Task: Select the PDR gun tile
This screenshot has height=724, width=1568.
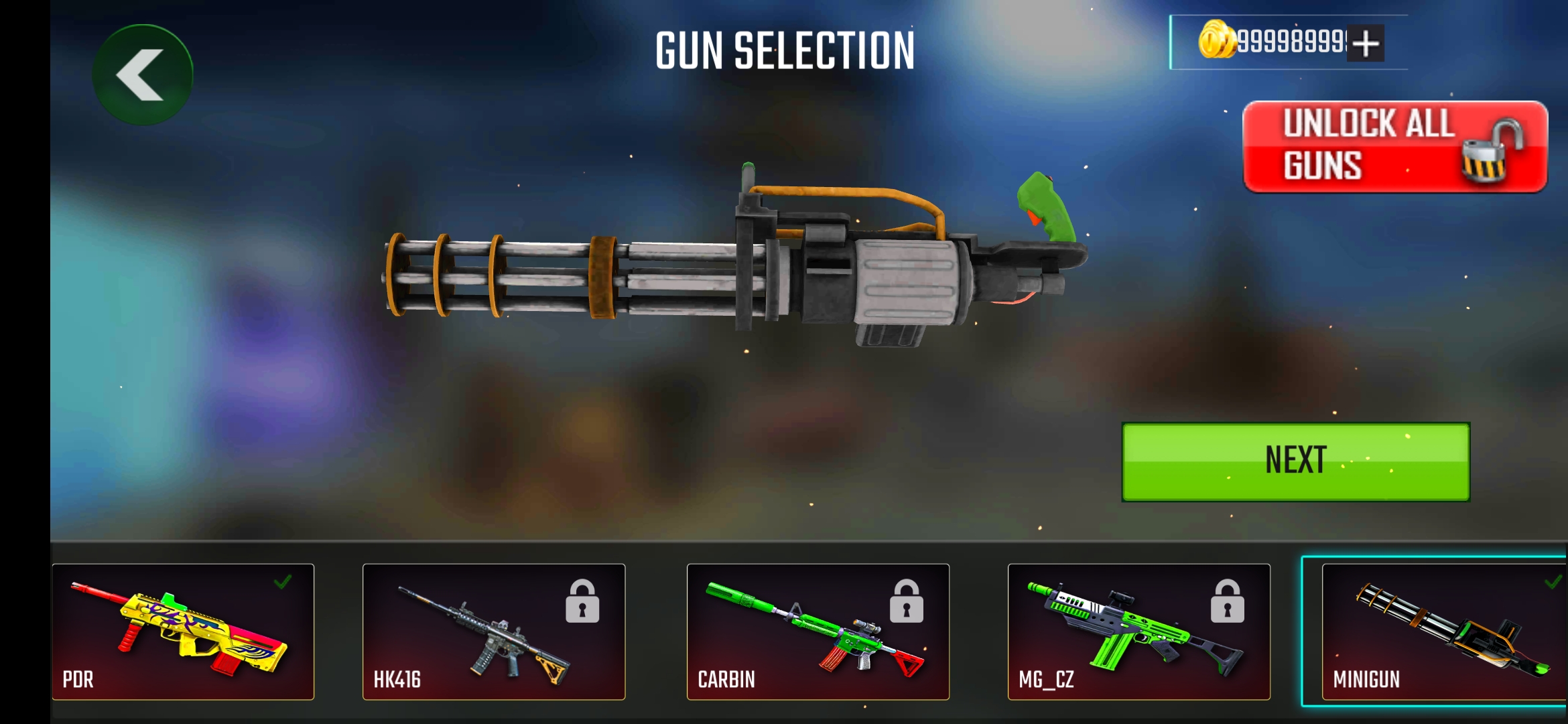Action: [183, 631]
